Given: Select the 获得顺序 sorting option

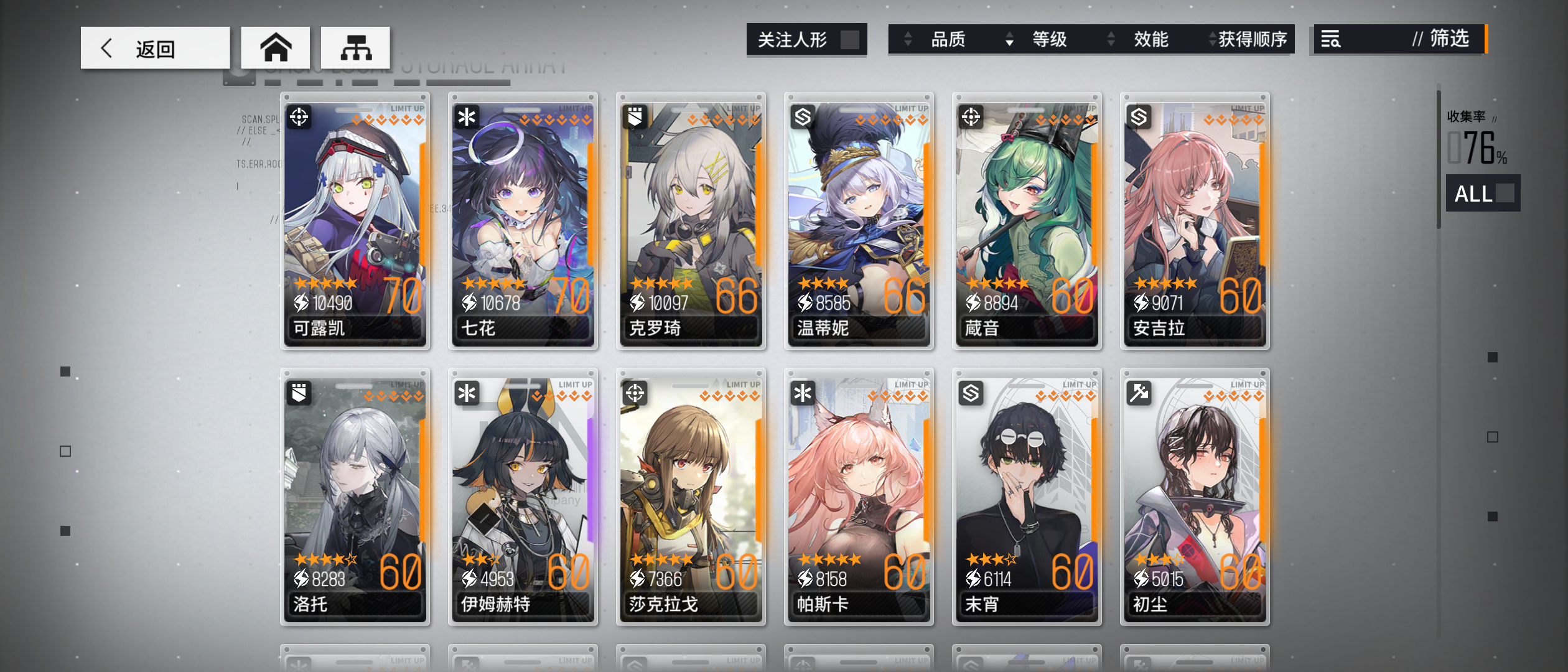Looking at the screenshot, I should pyautogui.click(x=1251, y=39).
